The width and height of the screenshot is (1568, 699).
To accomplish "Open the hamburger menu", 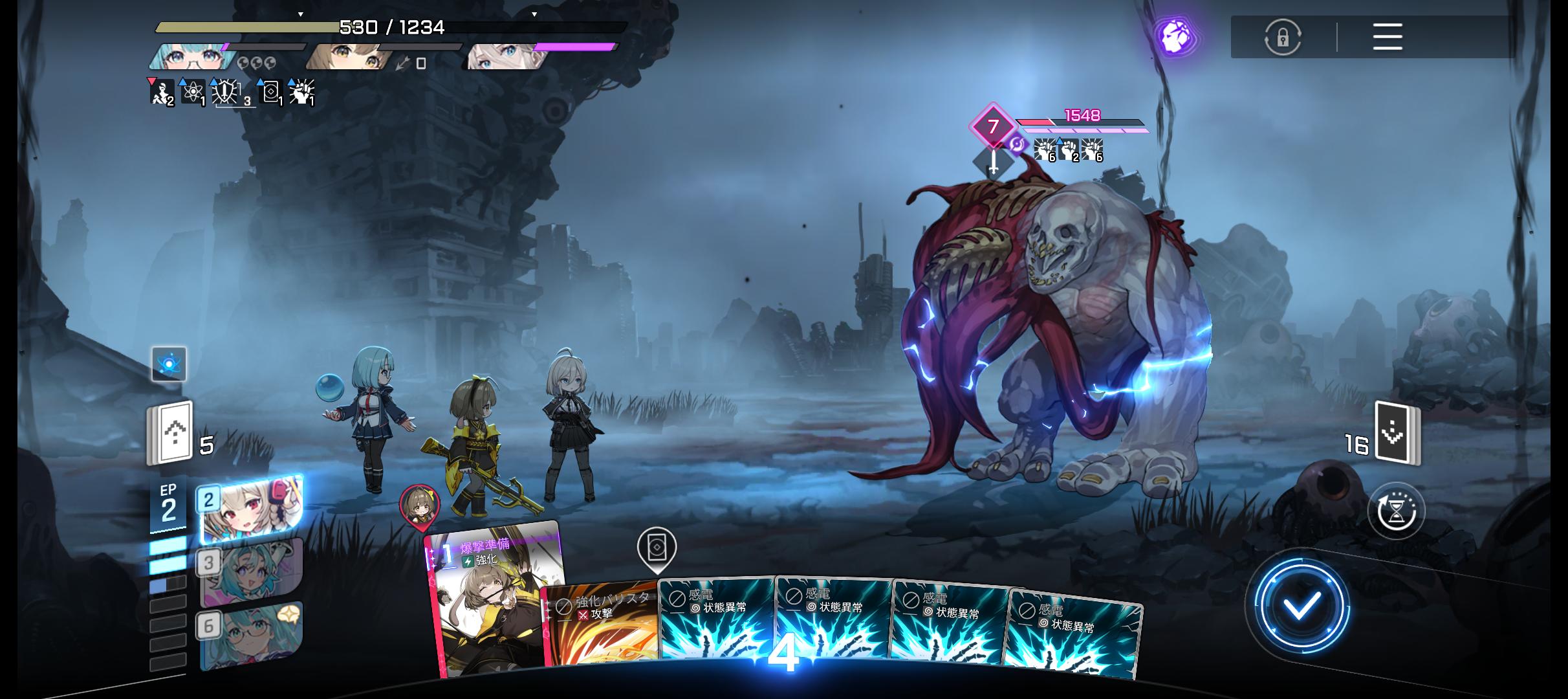I will [1387, 37].
